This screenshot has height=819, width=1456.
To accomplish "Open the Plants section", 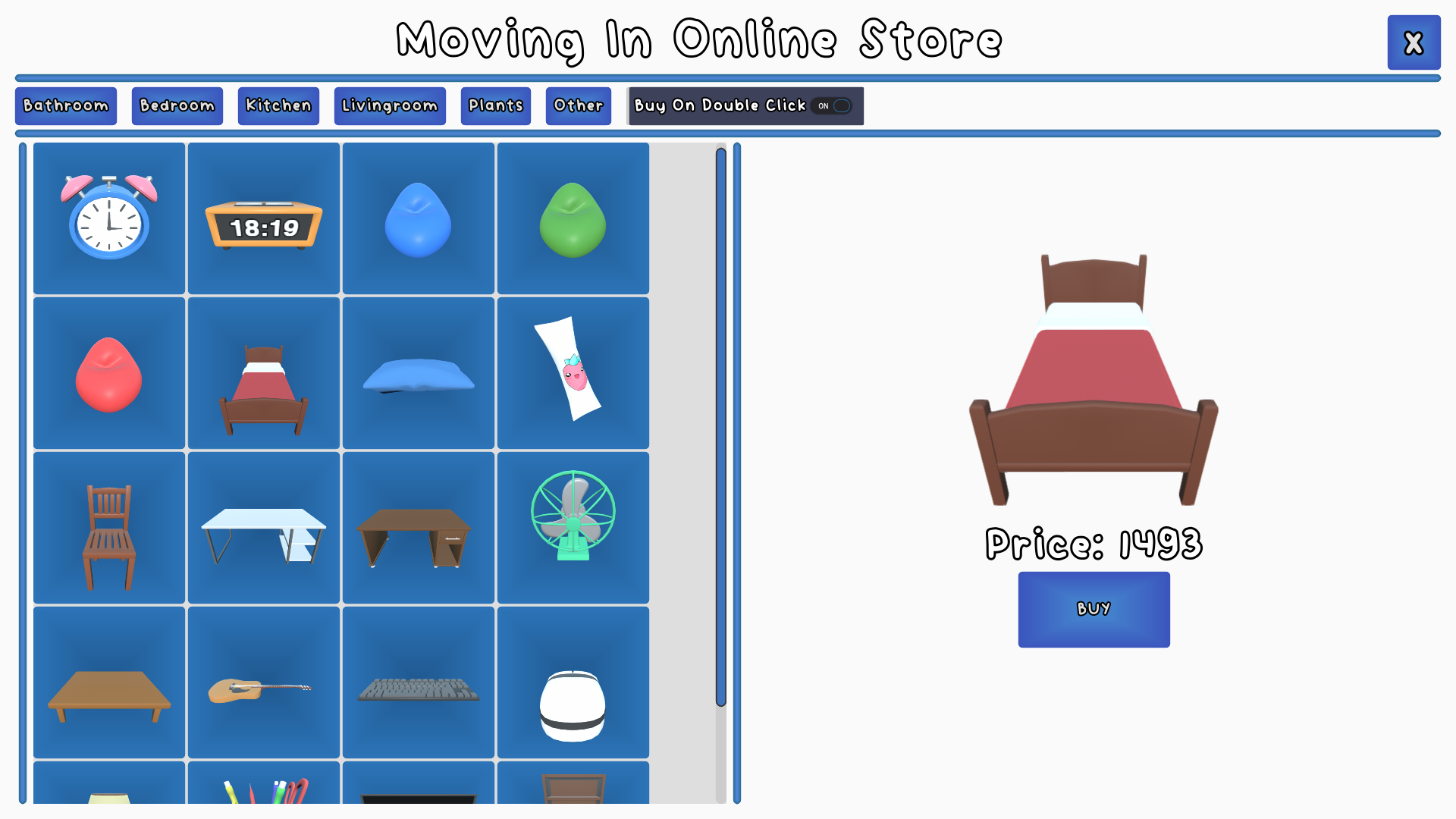I will click(x=495, y=105).
